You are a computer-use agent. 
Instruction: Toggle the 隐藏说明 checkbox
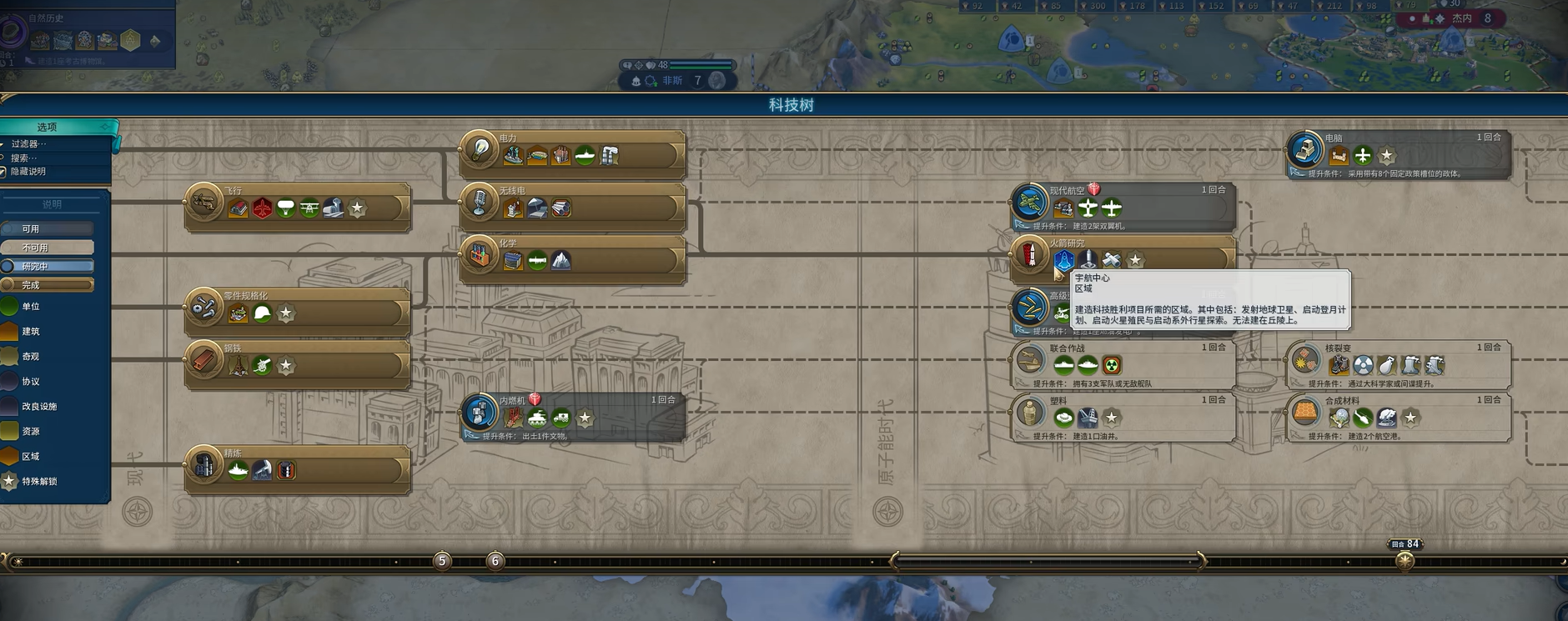(x=4, y=172)
